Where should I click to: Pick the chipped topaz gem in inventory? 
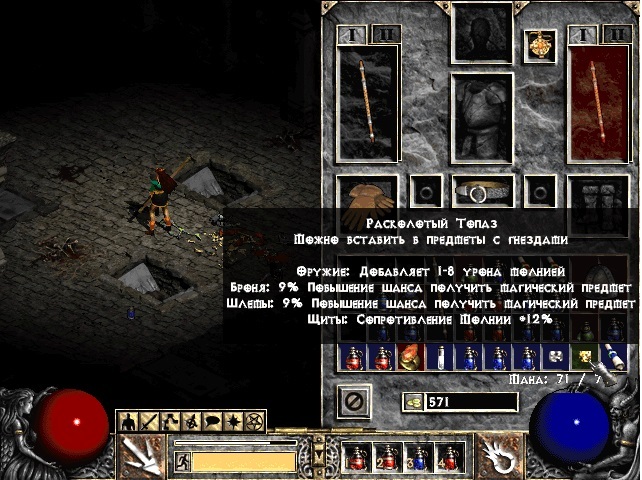pos(579,355)
